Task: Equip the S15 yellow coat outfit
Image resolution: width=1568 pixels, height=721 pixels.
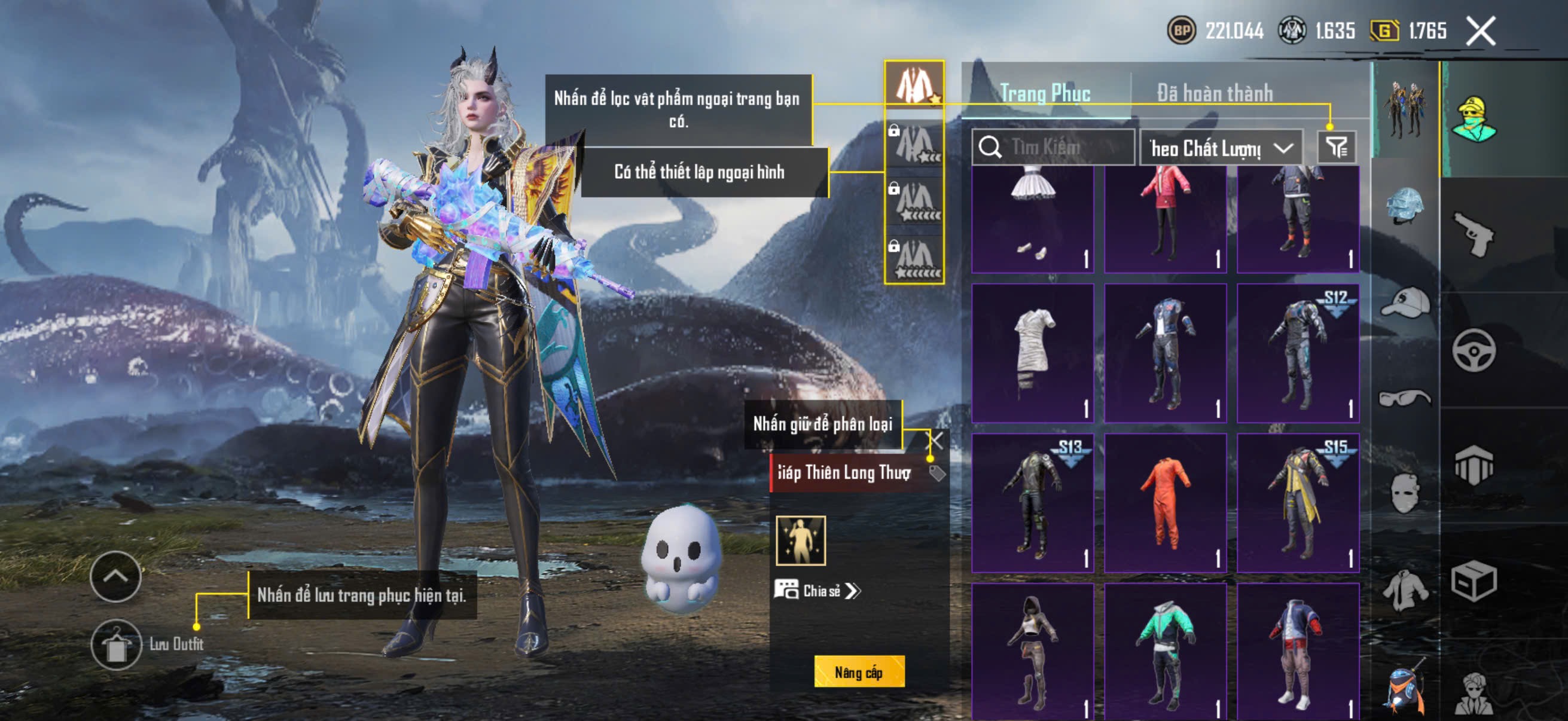Action: (x=1298, y=503)
